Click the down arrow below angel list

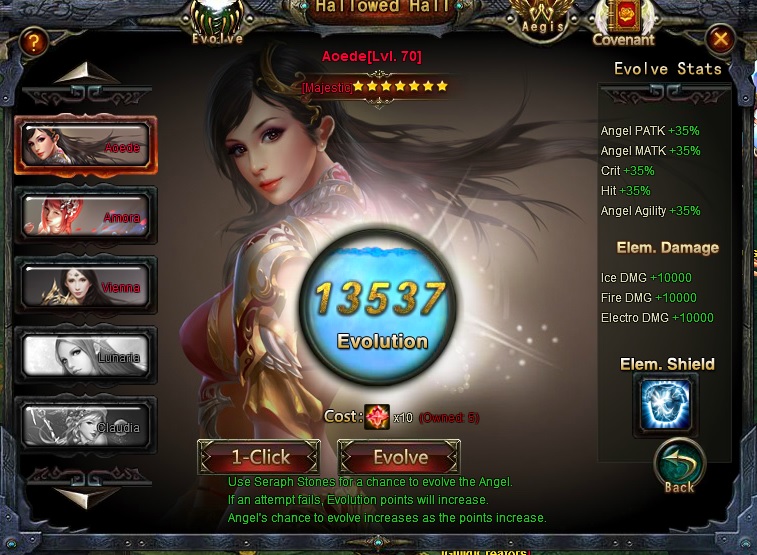point(86,496)
